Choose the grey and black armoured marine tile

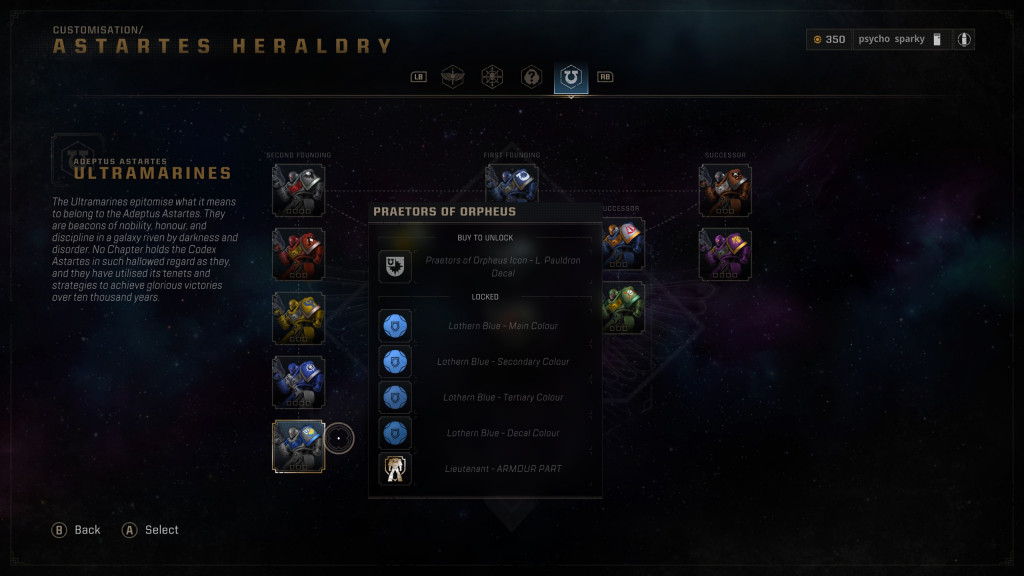tap(298, 190)
